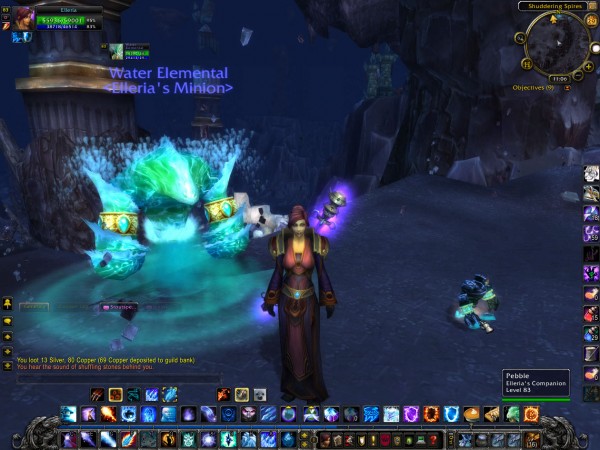The image size is (600, 450).
Task: Select the Water Elemental pet portrait
Action: (x=116, y=51)
